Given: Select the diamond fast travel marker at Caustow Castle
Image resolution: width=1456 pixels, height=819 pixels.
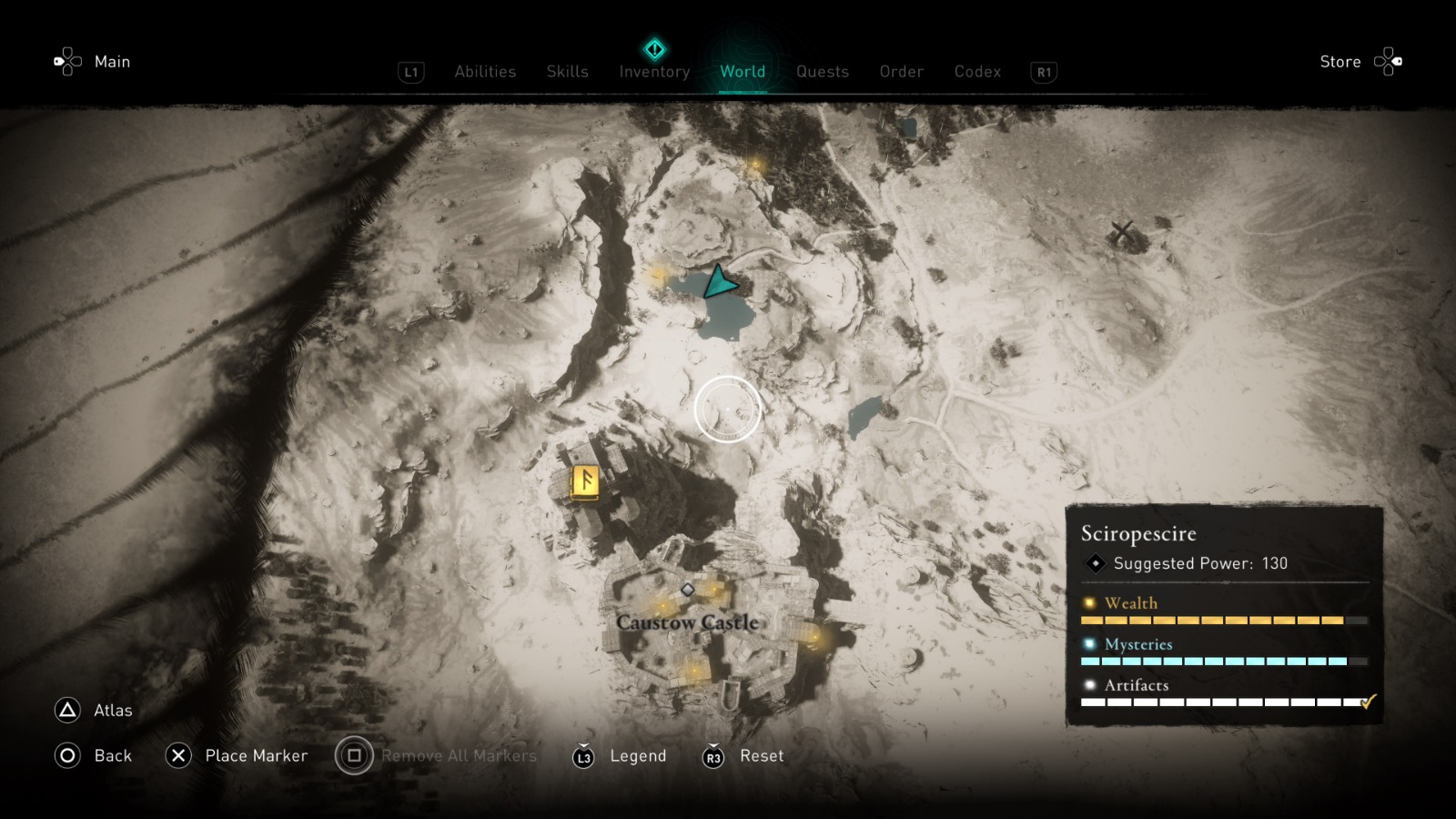Looking at the screenshot, I should coord(689,589).
